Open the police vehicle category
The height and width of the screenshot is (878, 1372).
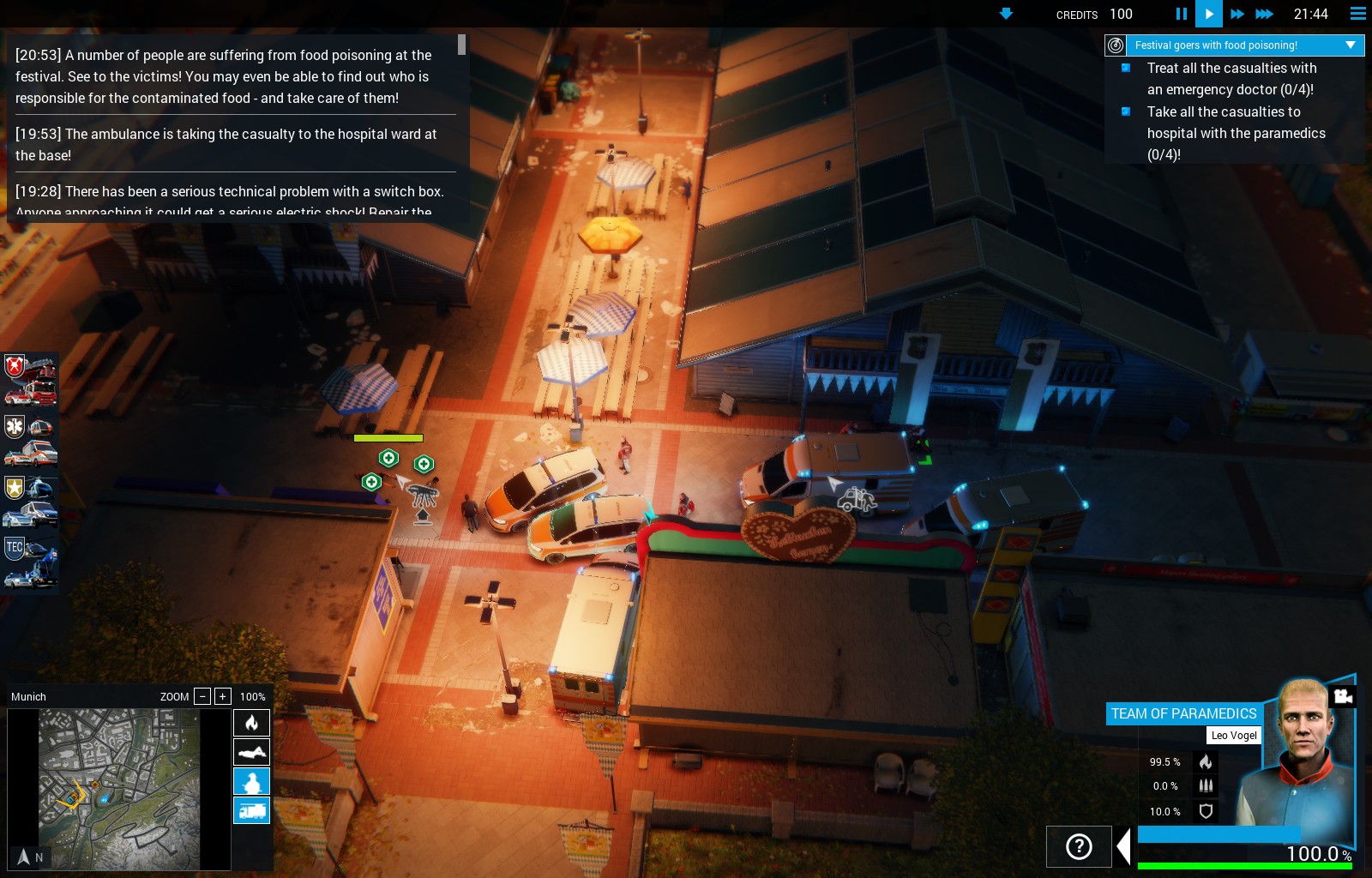click(31, 502)
